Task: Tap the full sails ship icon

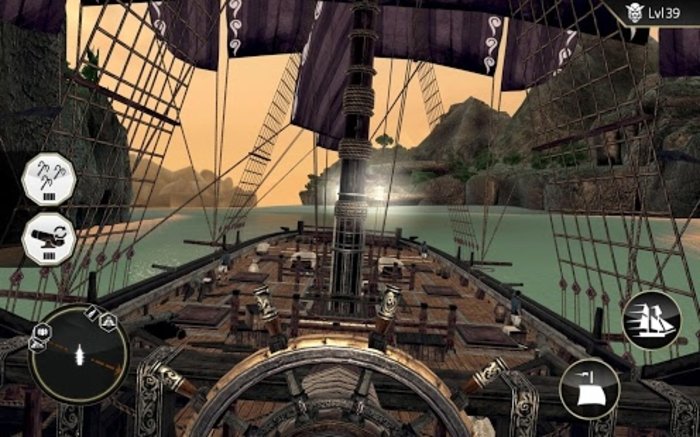Action: click(x=651, y=320)
